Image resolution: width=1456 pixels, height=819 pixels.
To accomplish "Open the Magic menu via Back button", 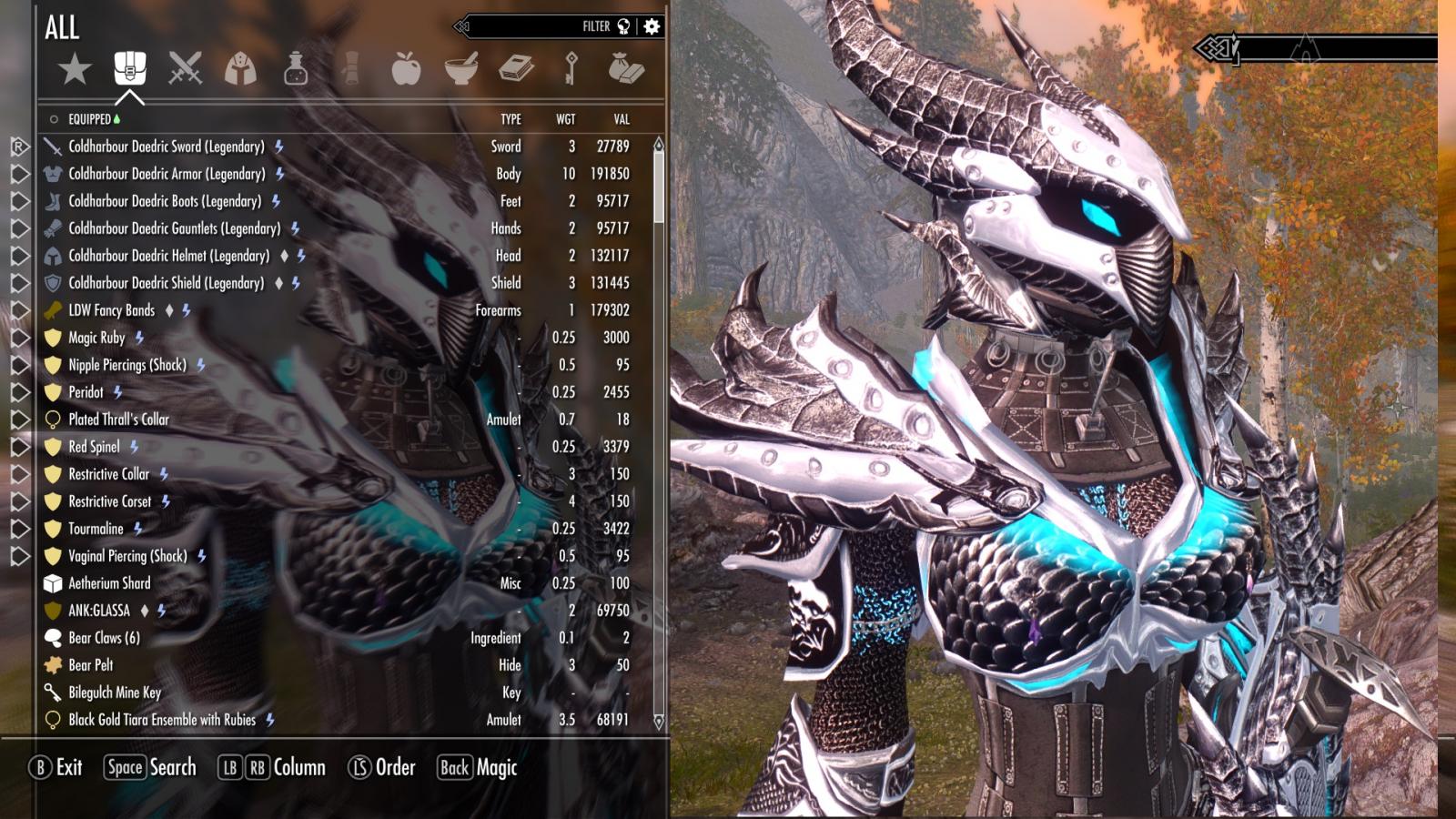I will [x=477, y=767].
